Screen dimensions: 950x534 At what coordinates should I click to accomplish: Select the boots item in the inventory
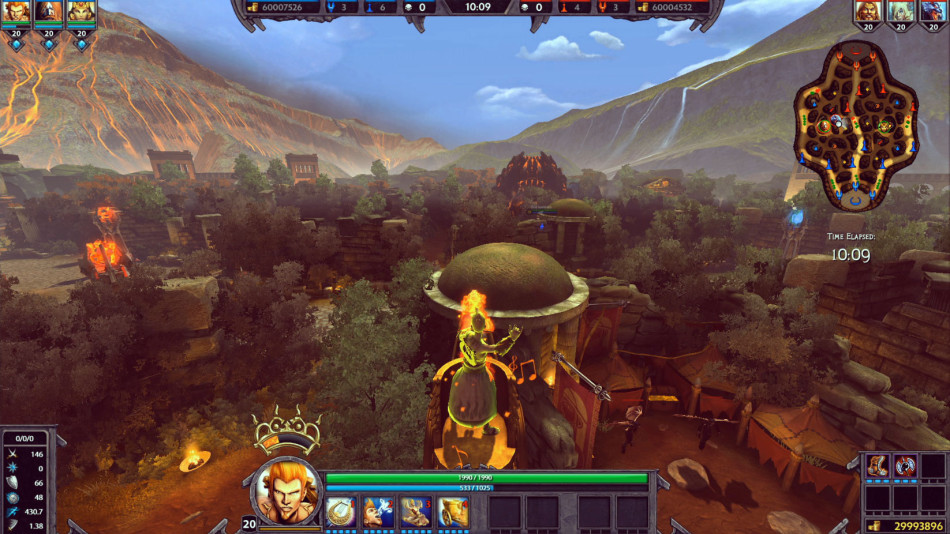(878, 465)
